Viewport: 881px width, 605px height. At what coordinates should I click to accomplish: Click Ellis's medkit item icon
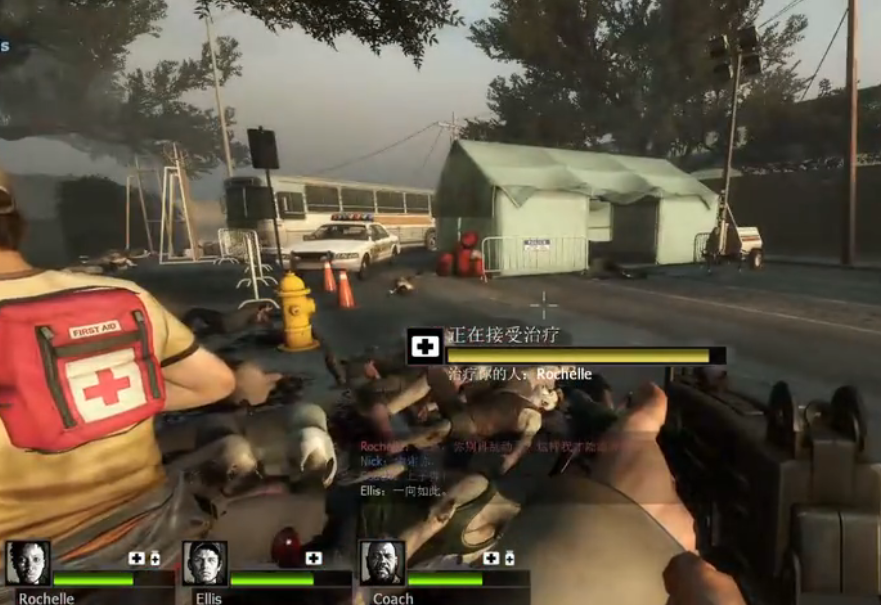tap(314, 558)
